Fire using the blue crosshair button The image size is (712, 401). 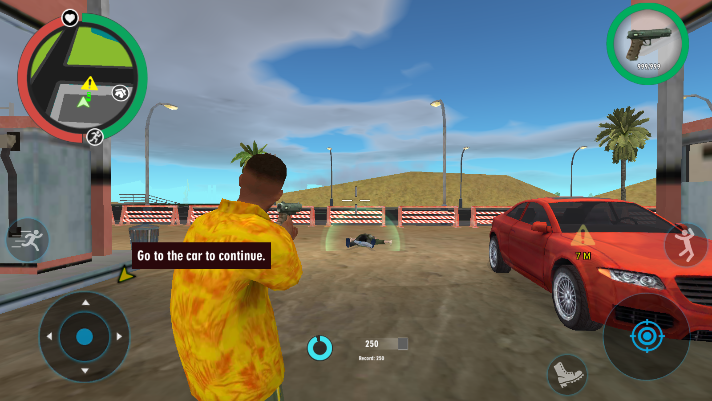point(645,336)
